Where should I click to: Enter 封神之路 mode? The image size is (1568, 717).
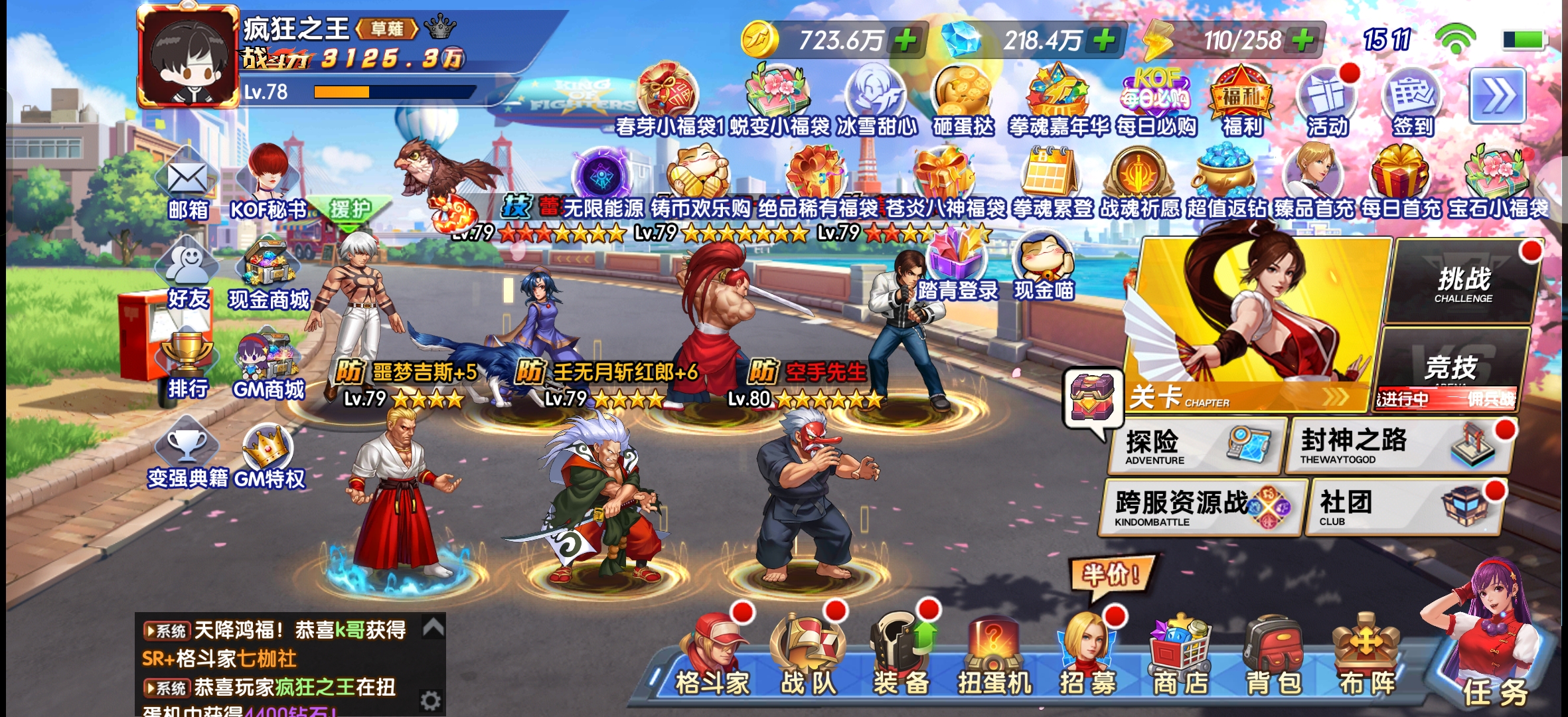pos(1397,446)
